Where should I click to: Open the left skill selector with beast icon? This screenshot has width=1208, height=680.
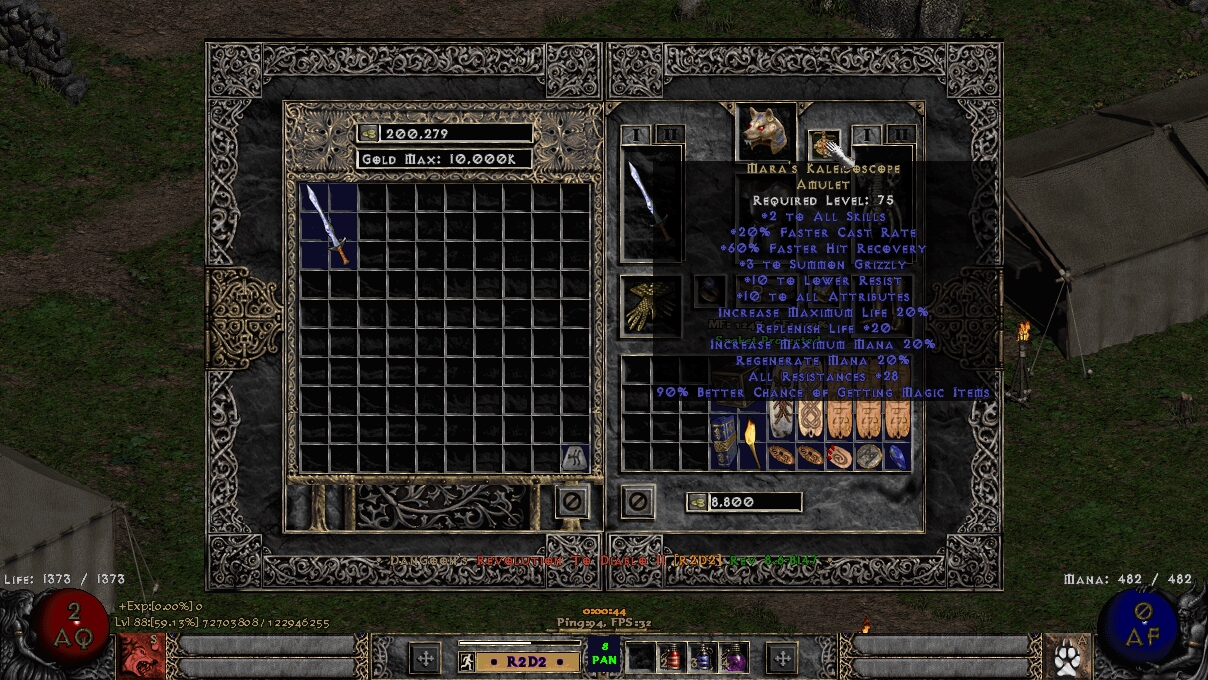pyautogui.click(x=138, y=656)
